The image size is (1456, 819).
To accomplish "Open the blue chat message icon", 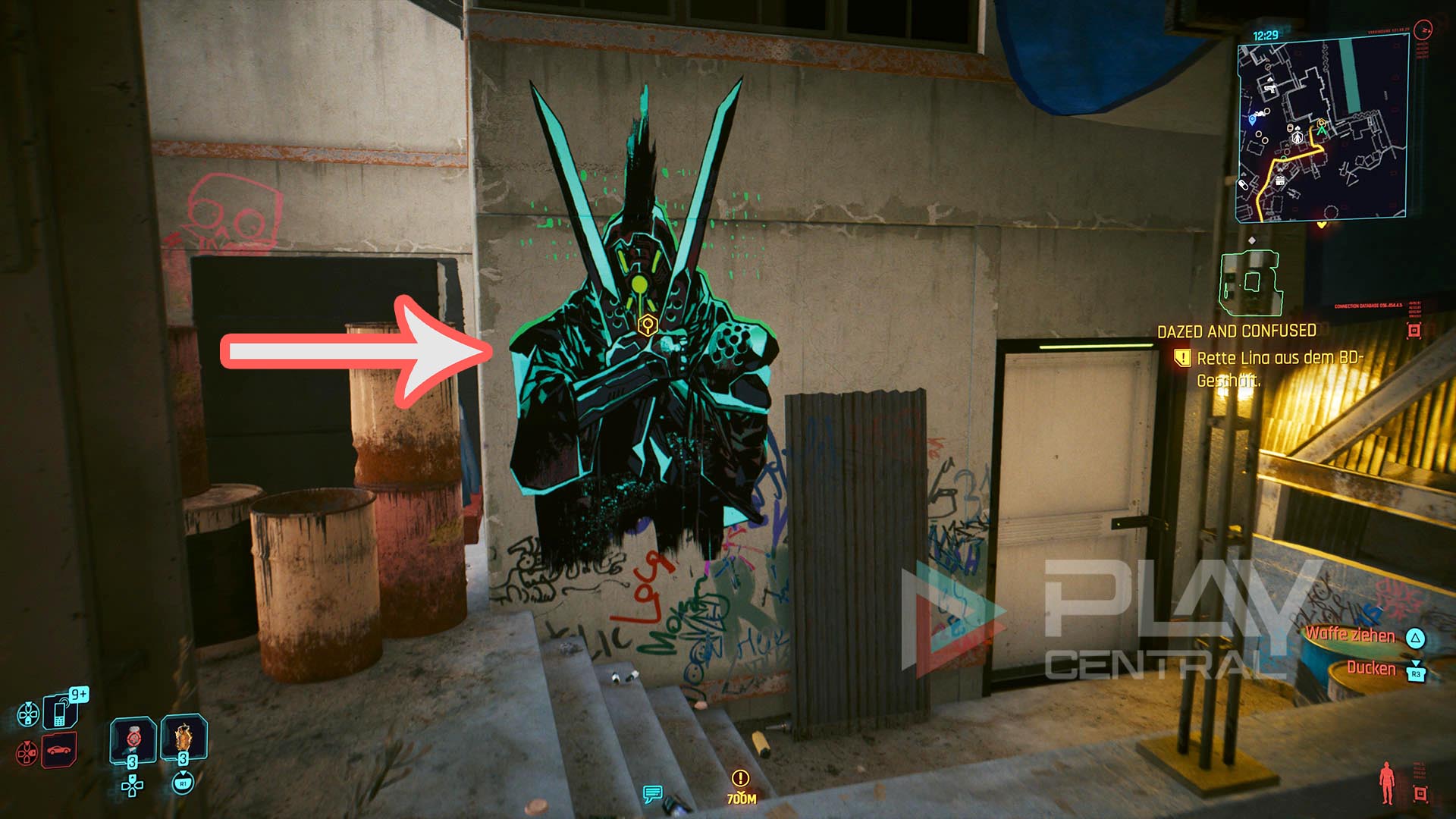I will tap(652, 794).
